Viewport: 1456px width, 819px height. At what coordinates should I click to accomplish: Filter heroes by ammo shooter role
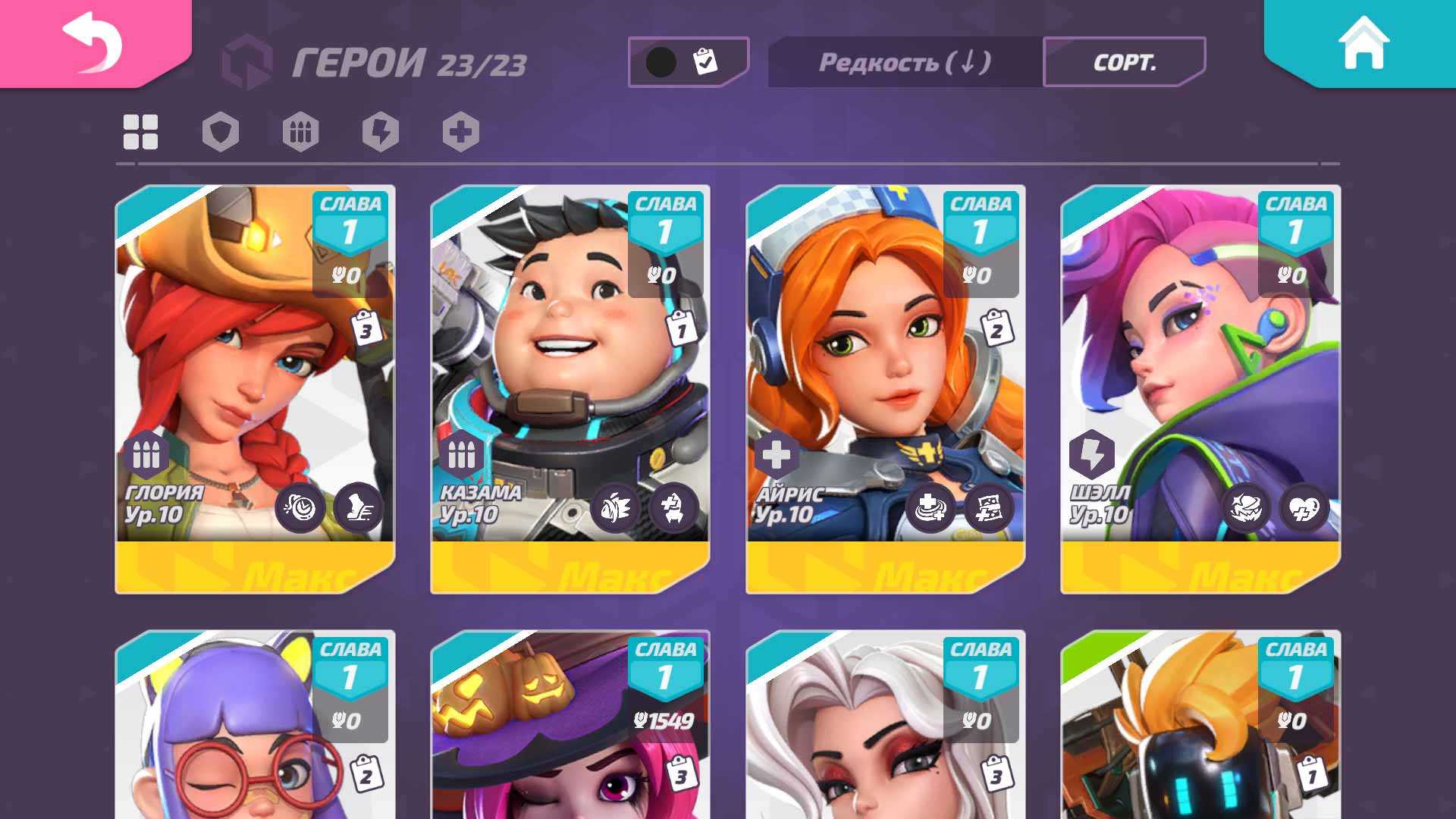pyautogui.click(x=300, y=132)
